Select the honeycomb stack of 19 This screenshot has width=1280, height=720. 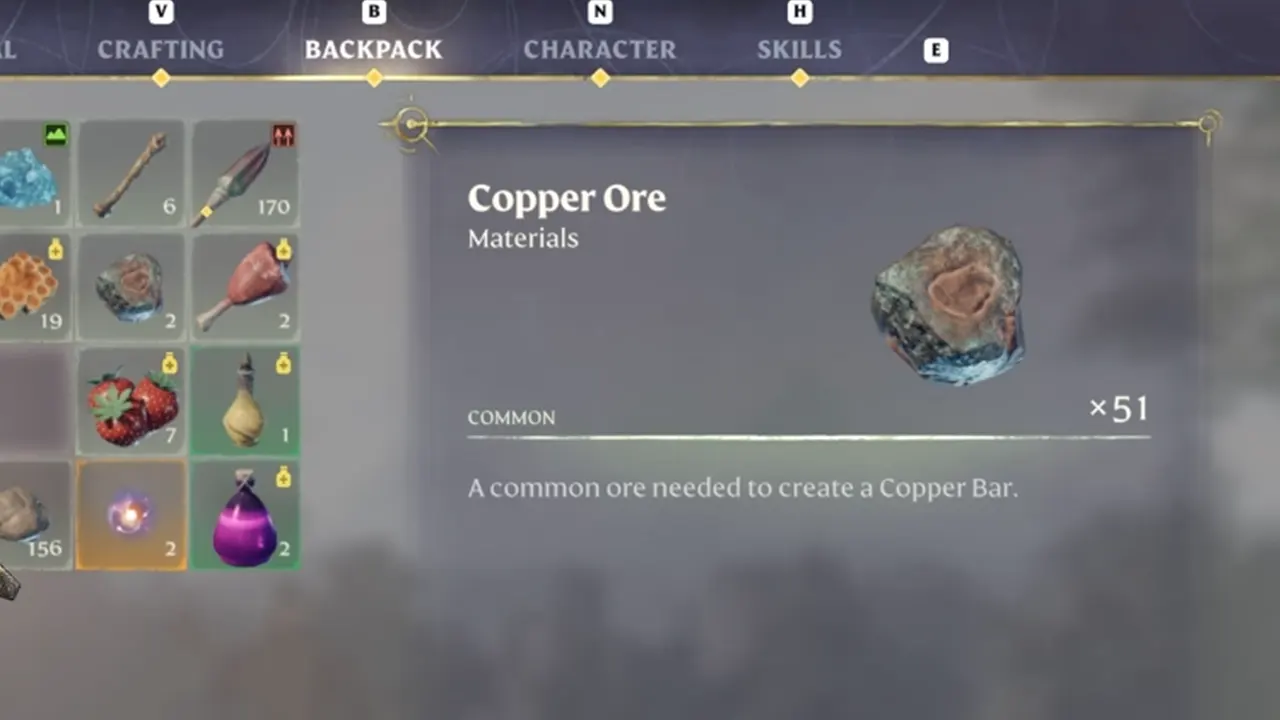pyautogui.click(x=30, y=287)
